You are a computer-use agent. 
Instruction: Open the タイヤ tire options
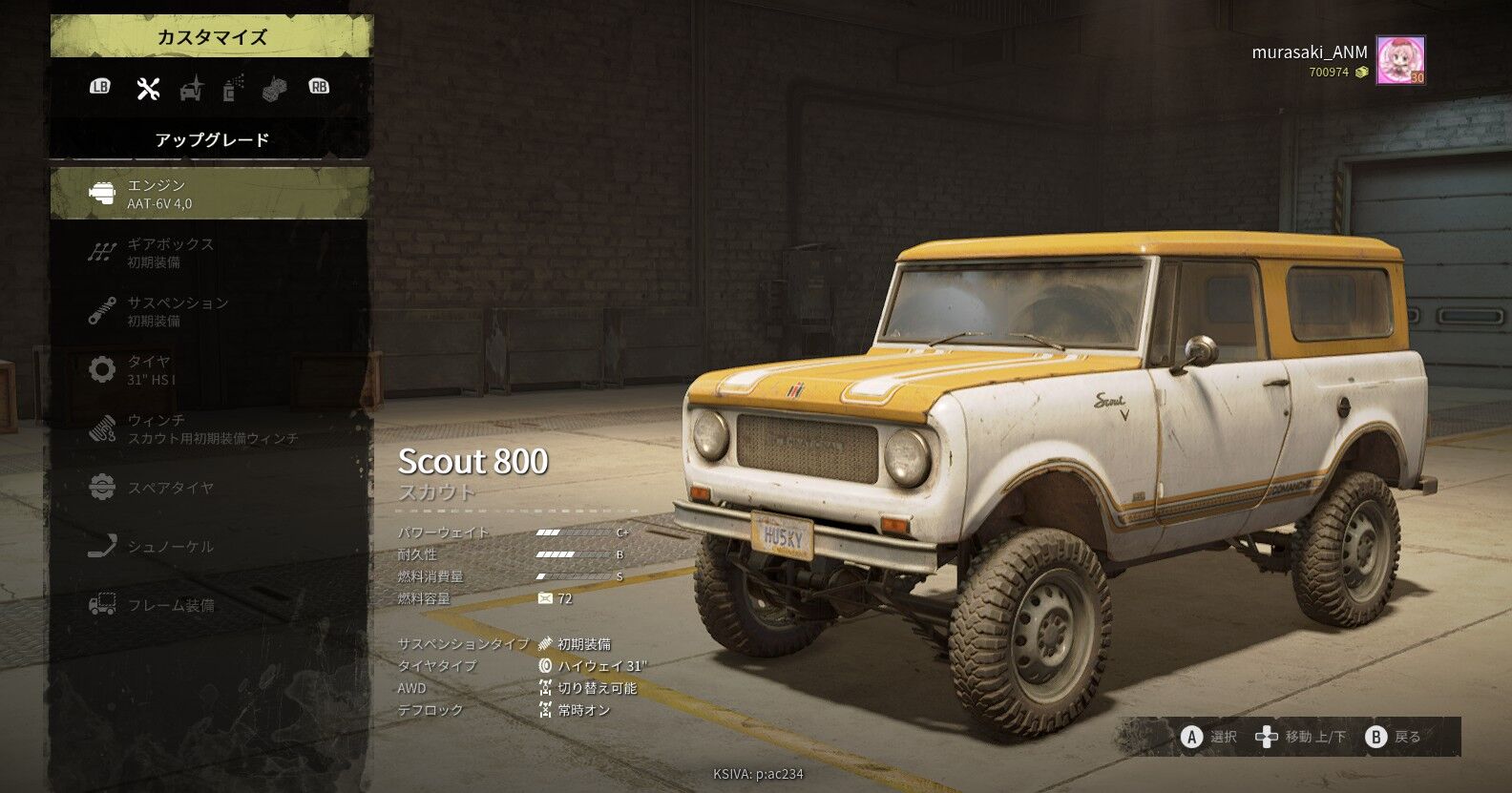pyautogui.click(x=210, y=369)
